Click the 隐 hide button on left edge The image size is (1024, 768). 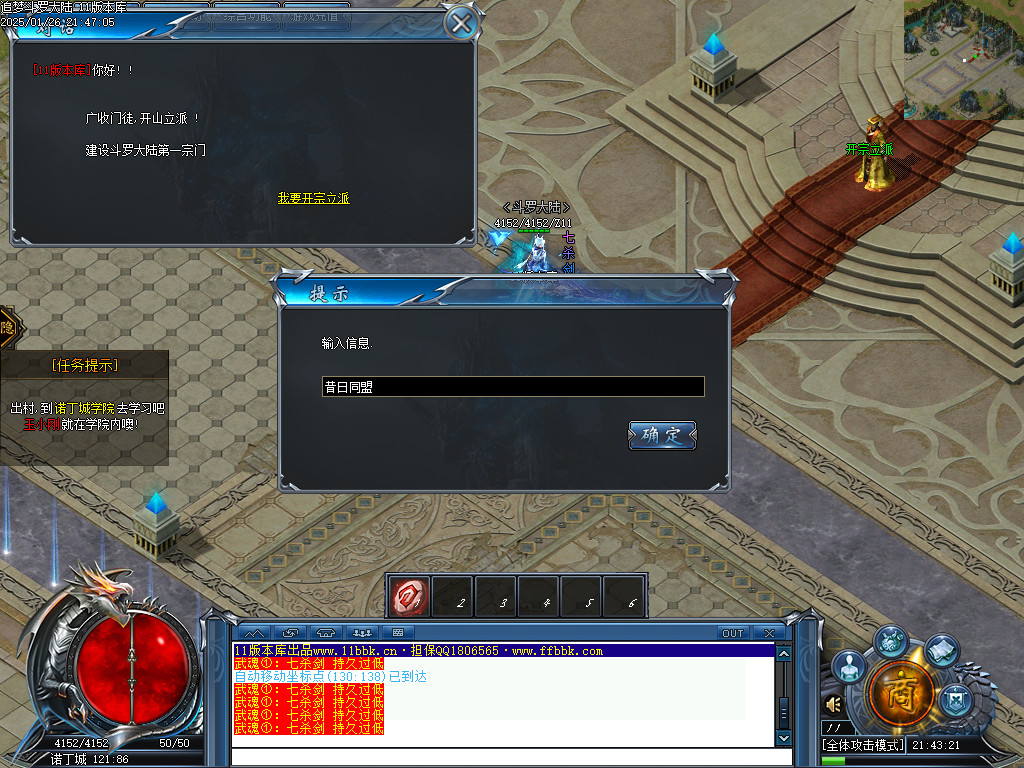[7, 327]
